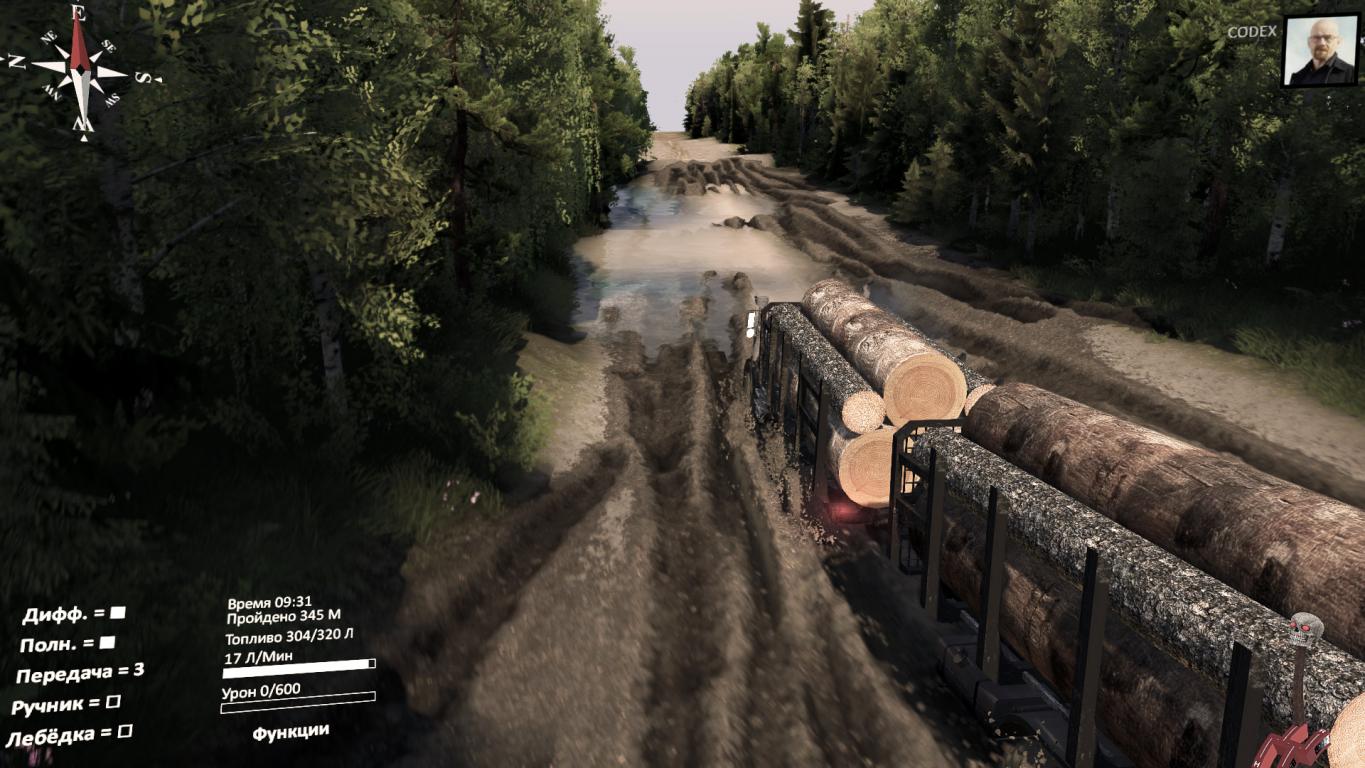The height and width of the screenshot is (768, 1365).
Task: Click the Передача gear indicator
Action: pyautogui.click(x=80, y=674)
